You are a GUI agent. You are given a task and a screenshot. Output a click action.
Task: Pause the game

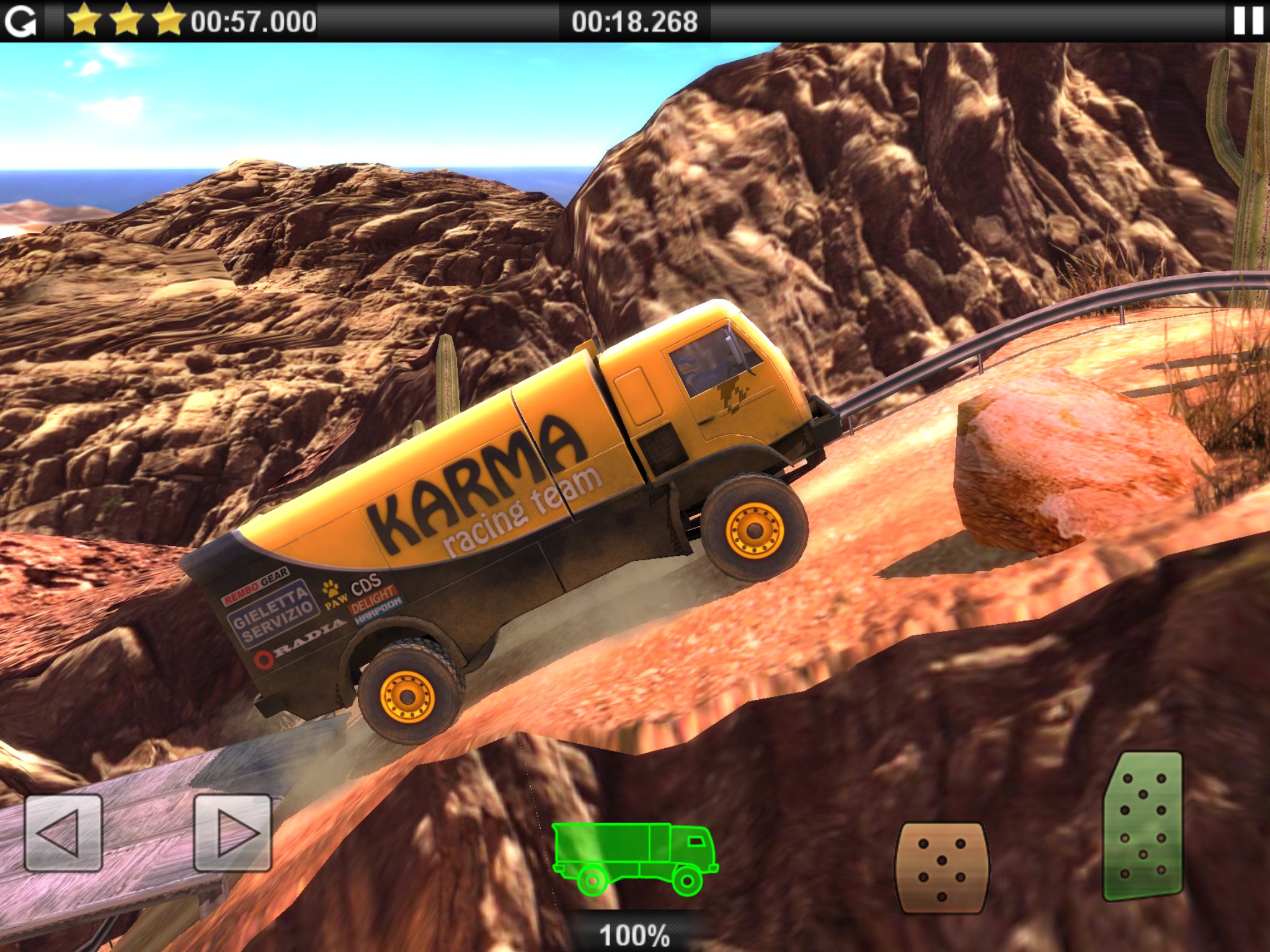[x=1248, y=21]
